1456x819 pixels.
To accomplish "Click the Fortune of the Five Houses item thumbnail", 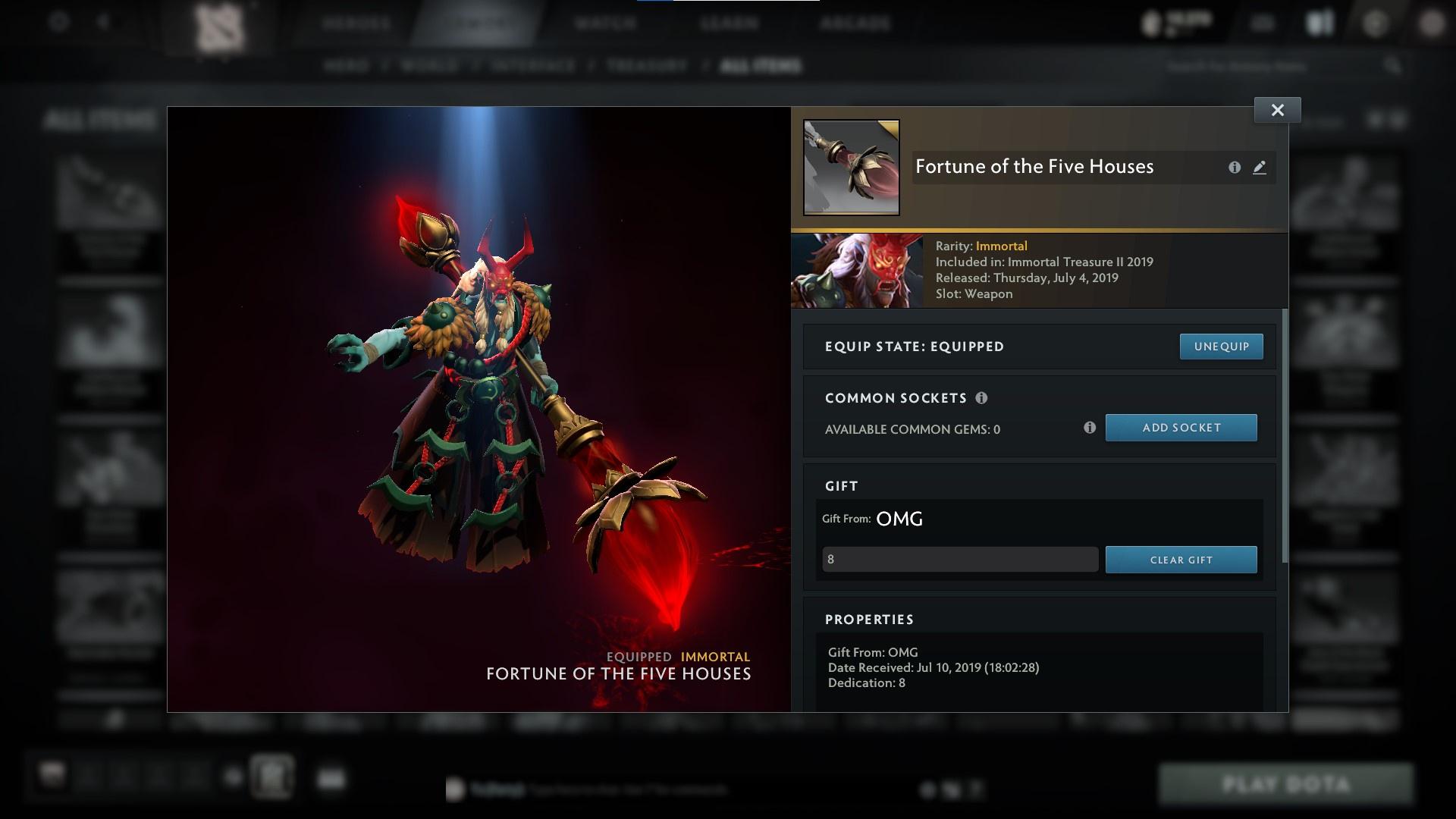I will (851, 165).
